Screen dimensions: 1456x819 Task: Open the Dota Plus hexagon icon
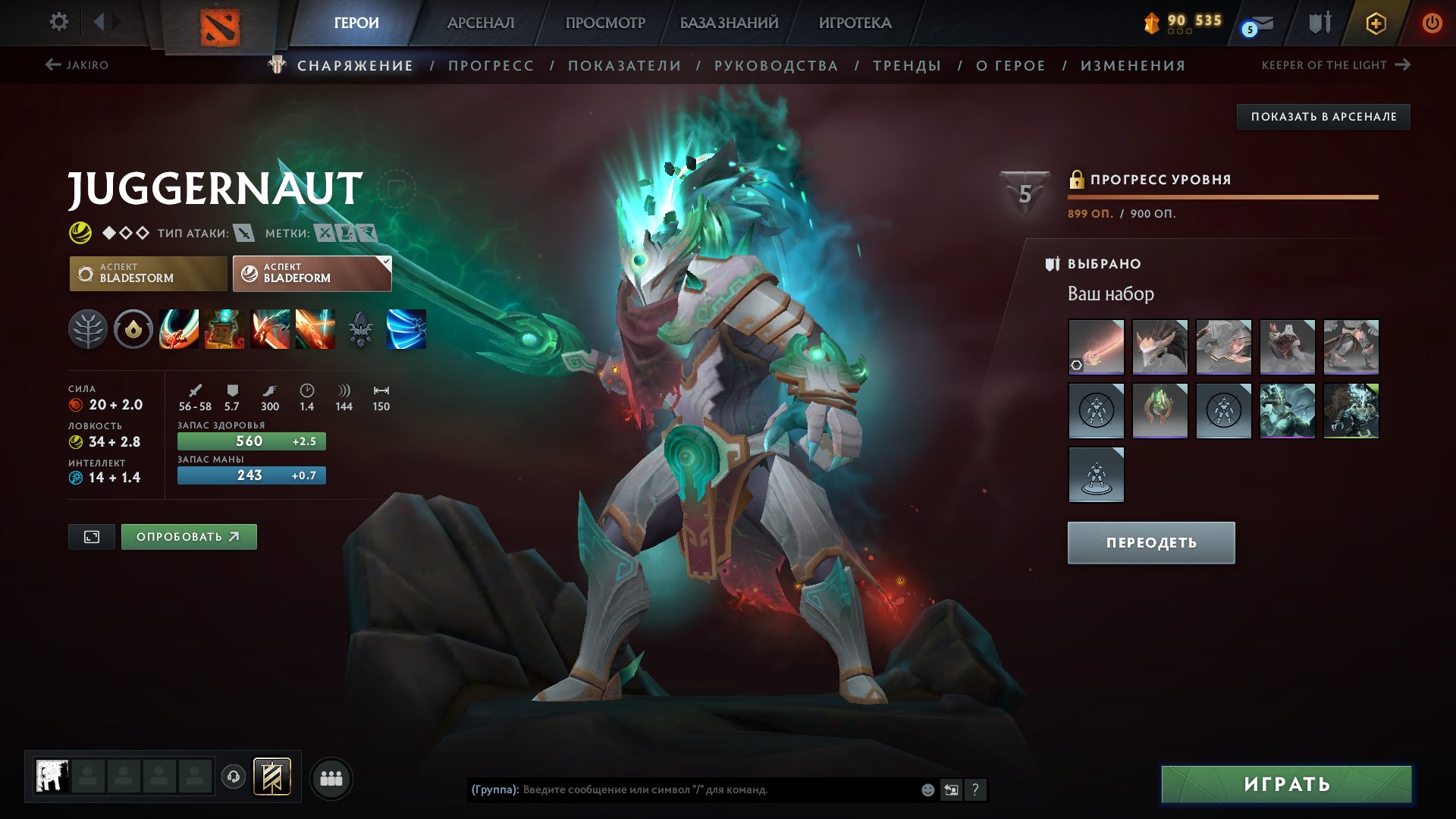[1376, 23]
